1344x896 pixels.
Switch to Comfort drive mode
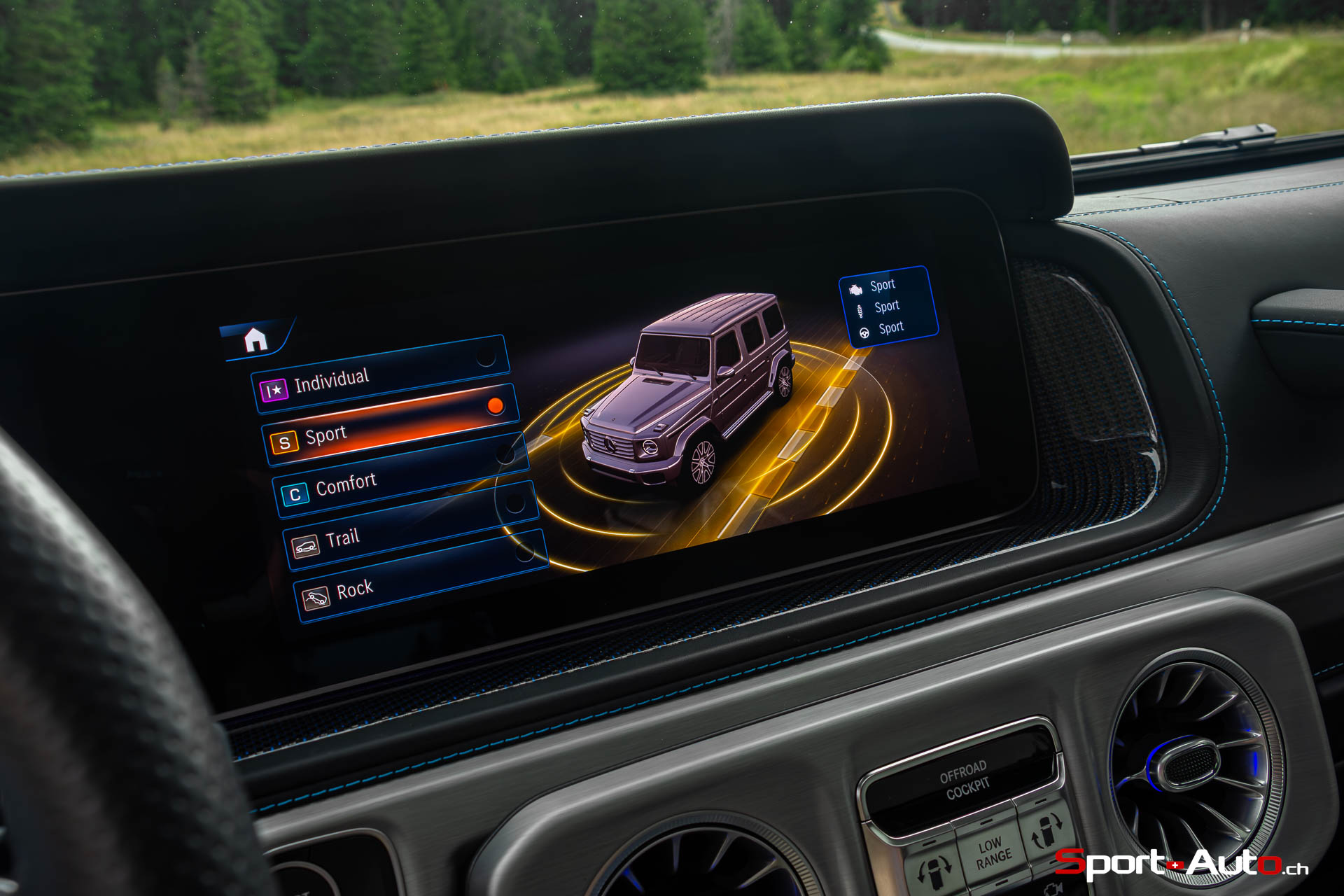pos(400,476)
